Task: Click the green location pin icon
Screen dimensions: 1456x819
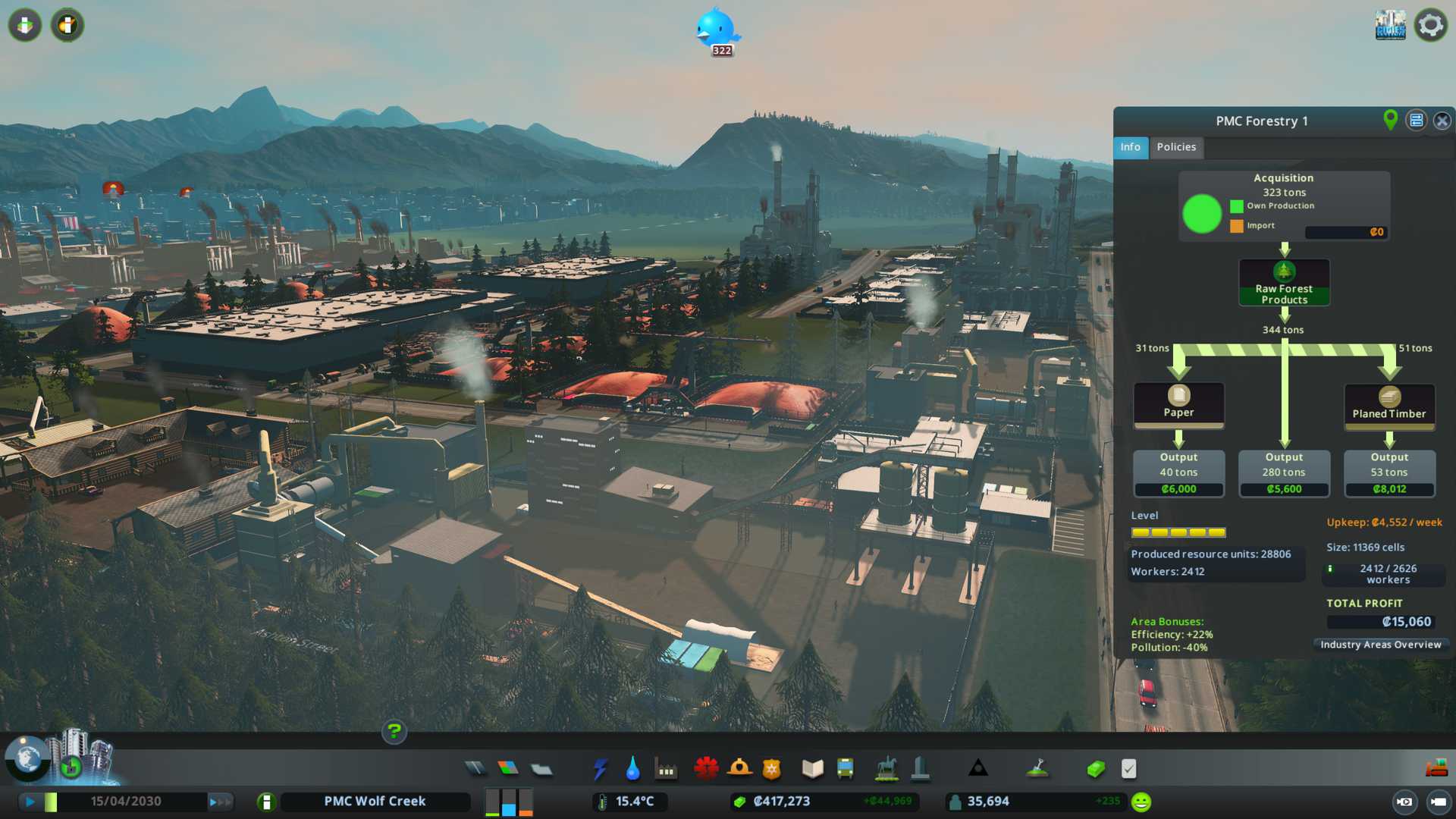Action: click(x=1390, y=120)
